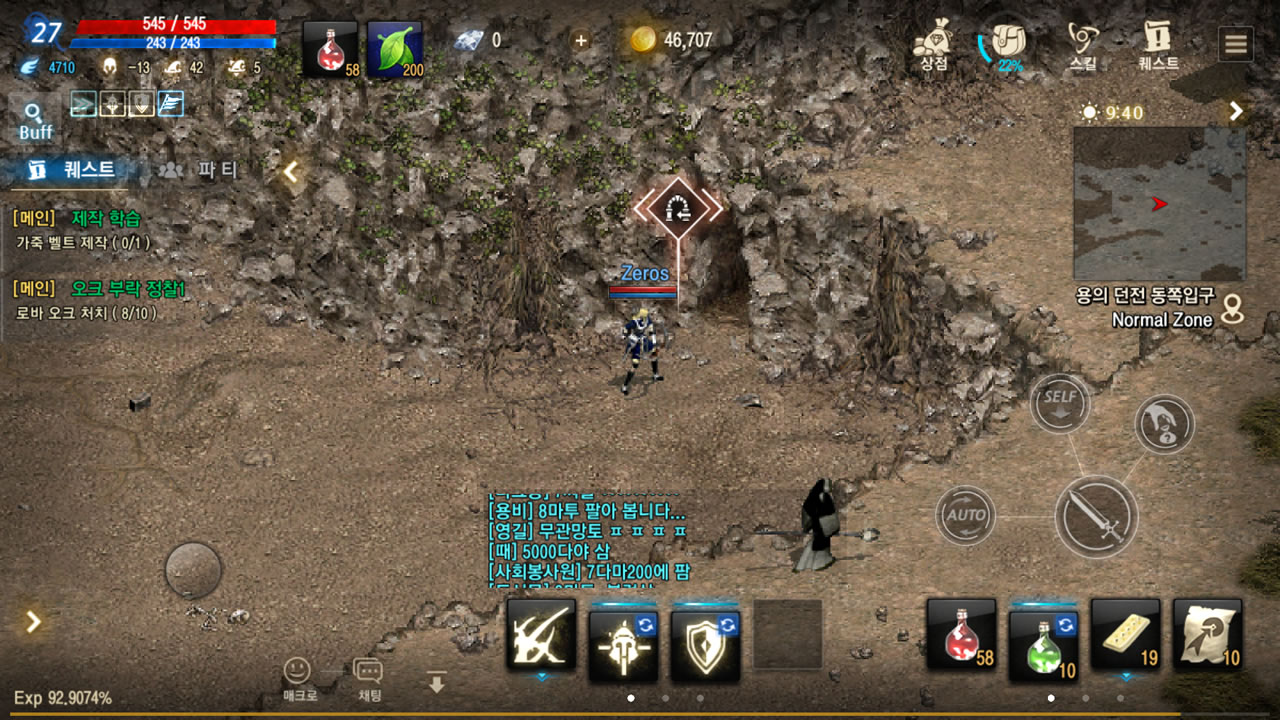Viewport: 1280px width, 720px height.
Task: Open the 매크로 macro emoticon button
Action: click(x=297, y=678)
